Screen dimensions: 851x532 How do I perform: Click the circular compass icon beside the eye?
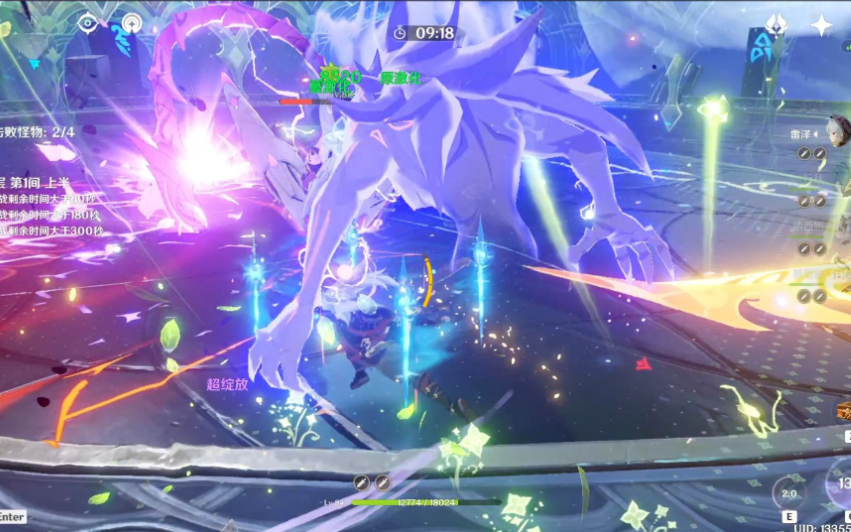[132, 22]
